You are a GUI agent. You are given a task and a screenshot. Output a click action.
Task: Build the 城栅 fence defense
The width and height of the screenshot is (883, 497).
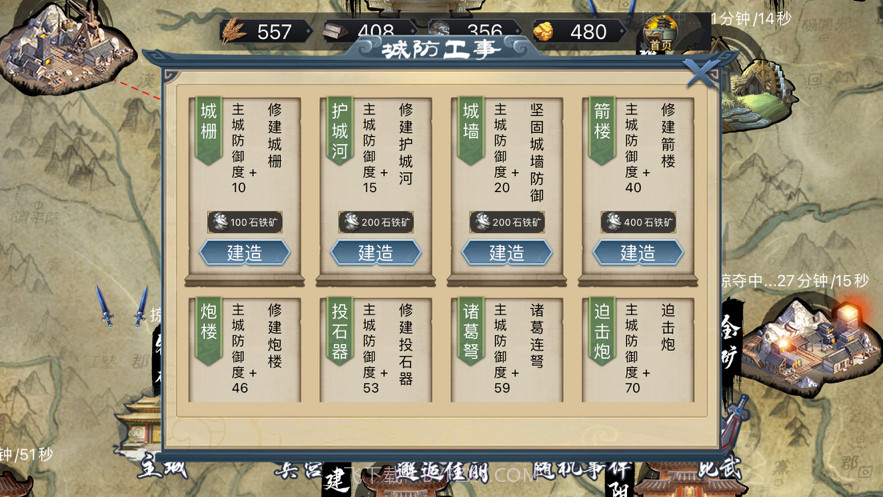pos(244,253)
